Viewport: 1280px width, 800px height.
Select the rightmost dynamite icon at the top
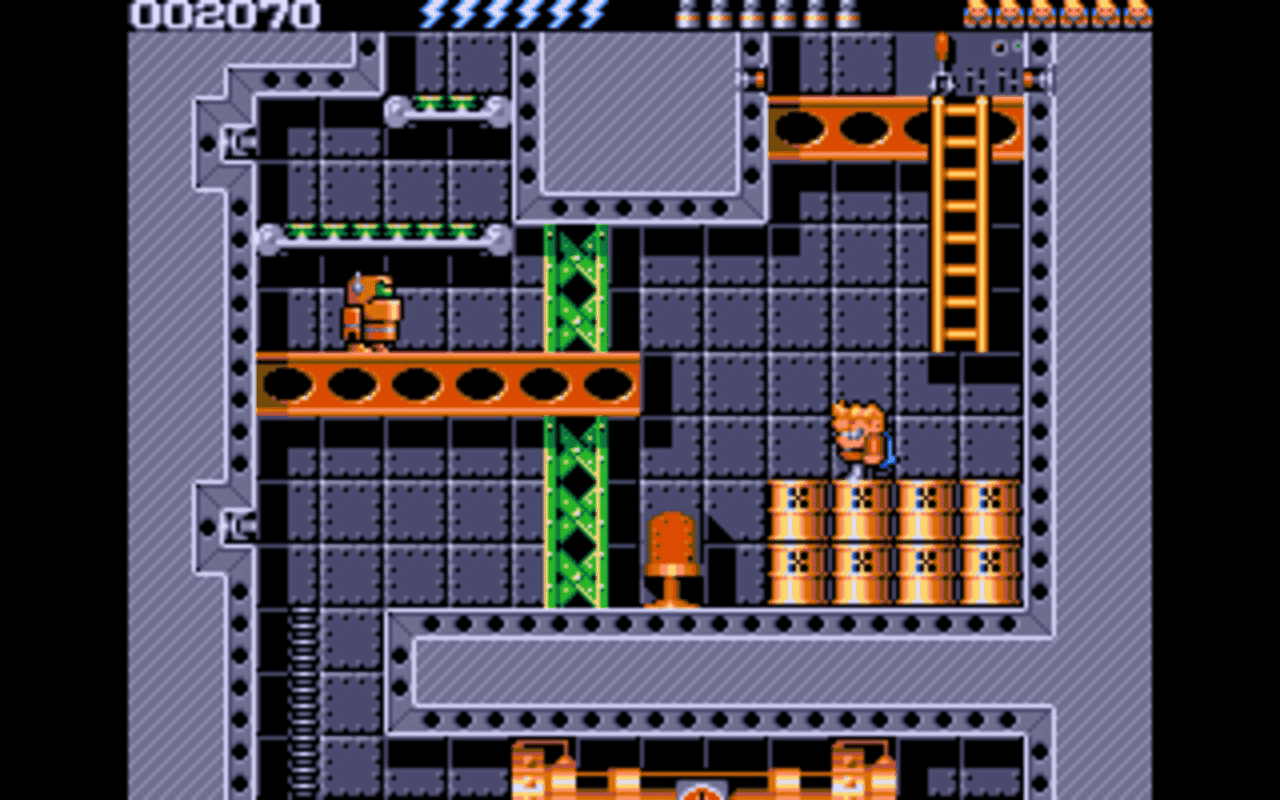coord(847,13)
